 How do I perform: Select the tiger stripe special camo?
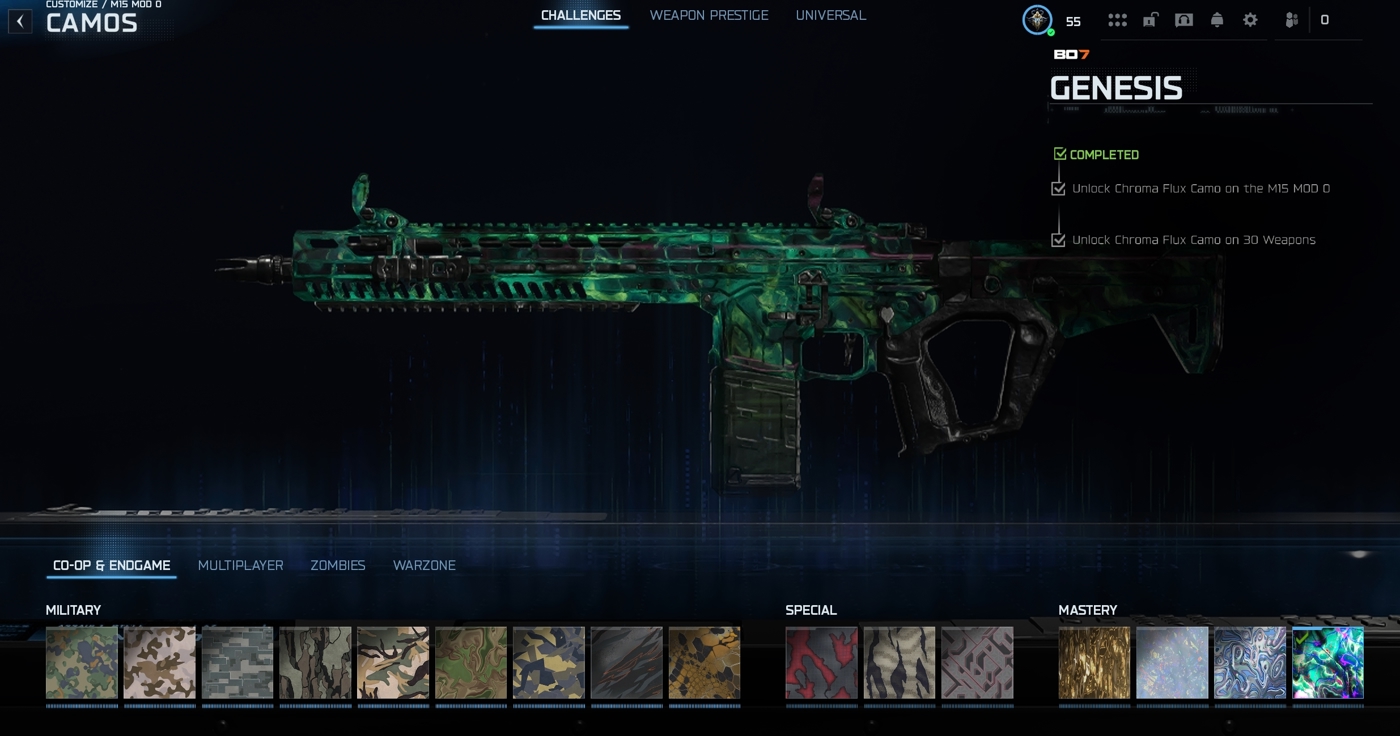coord(899,663)
